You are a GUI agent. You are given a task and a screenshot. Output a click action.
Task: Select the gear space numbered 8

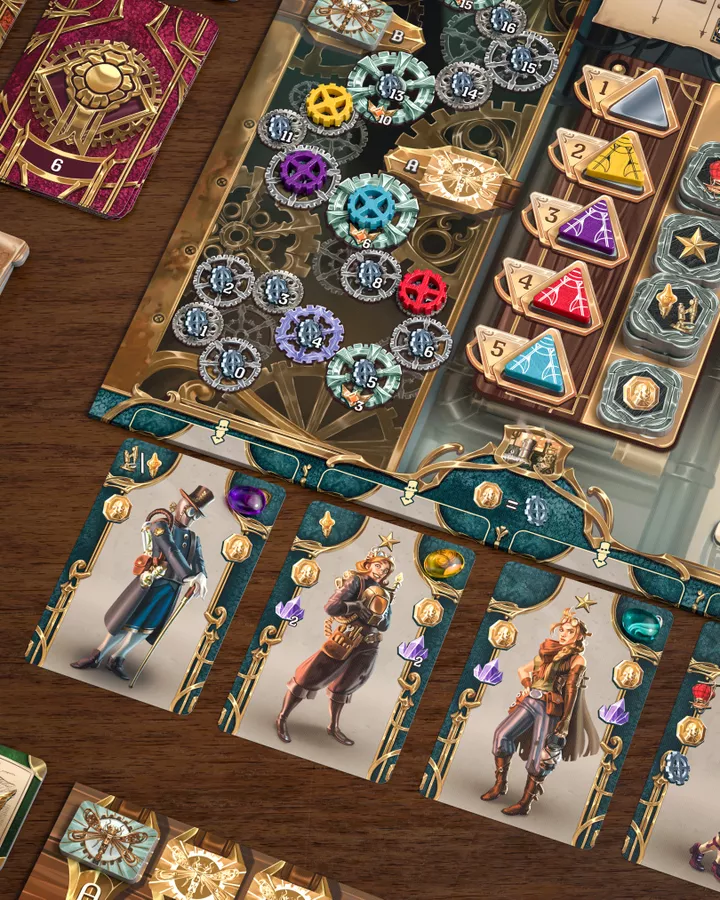point(370,274)
